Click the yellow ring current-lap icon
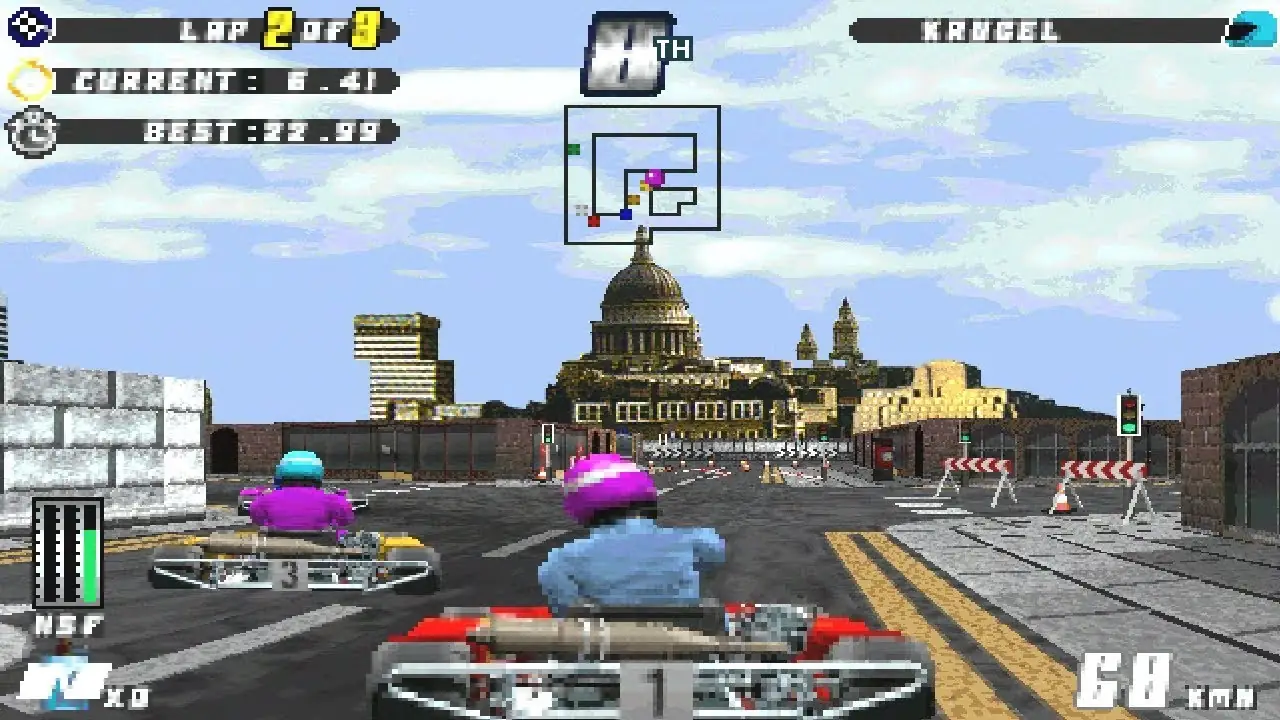This screenshot has width=1280, height=720. (x=30, y=80)
